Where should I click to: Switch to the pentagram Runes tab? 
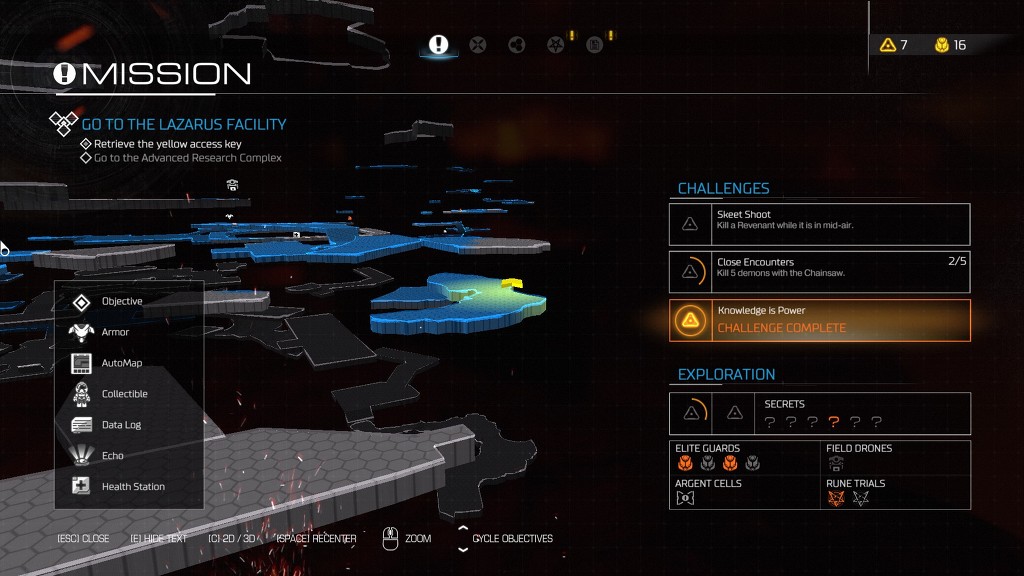[x=556, y=45]
